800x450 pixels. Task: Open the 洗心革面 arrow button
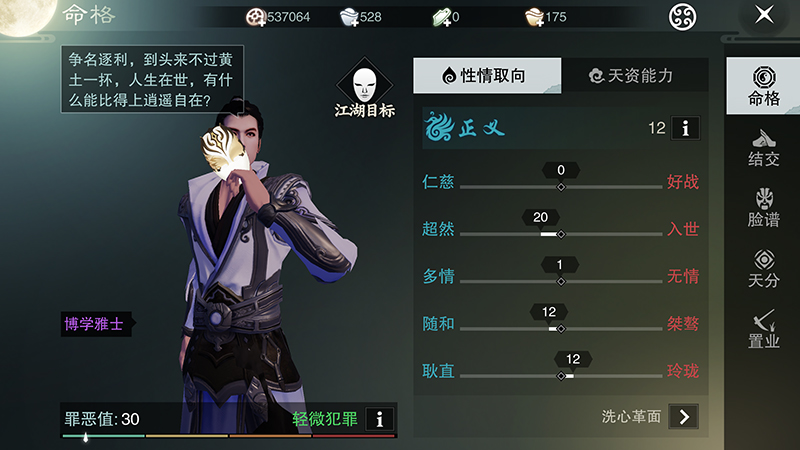683,416
